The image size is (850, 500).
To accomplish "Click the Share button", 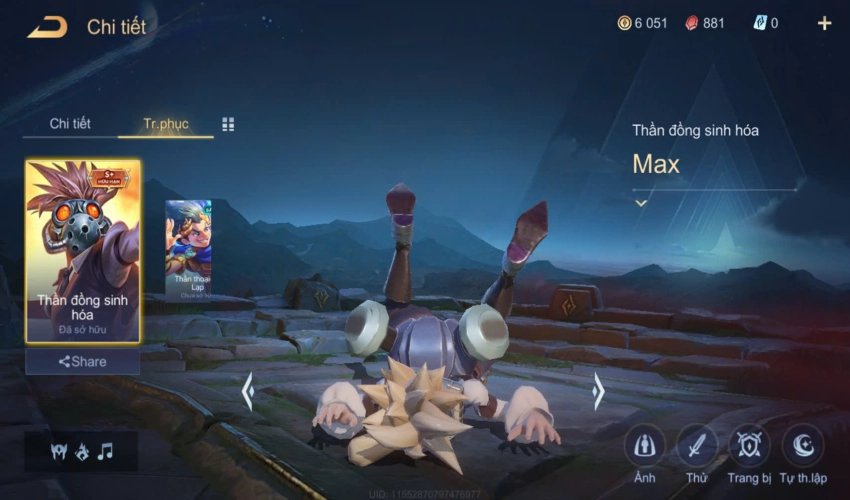I will point(83,361).
